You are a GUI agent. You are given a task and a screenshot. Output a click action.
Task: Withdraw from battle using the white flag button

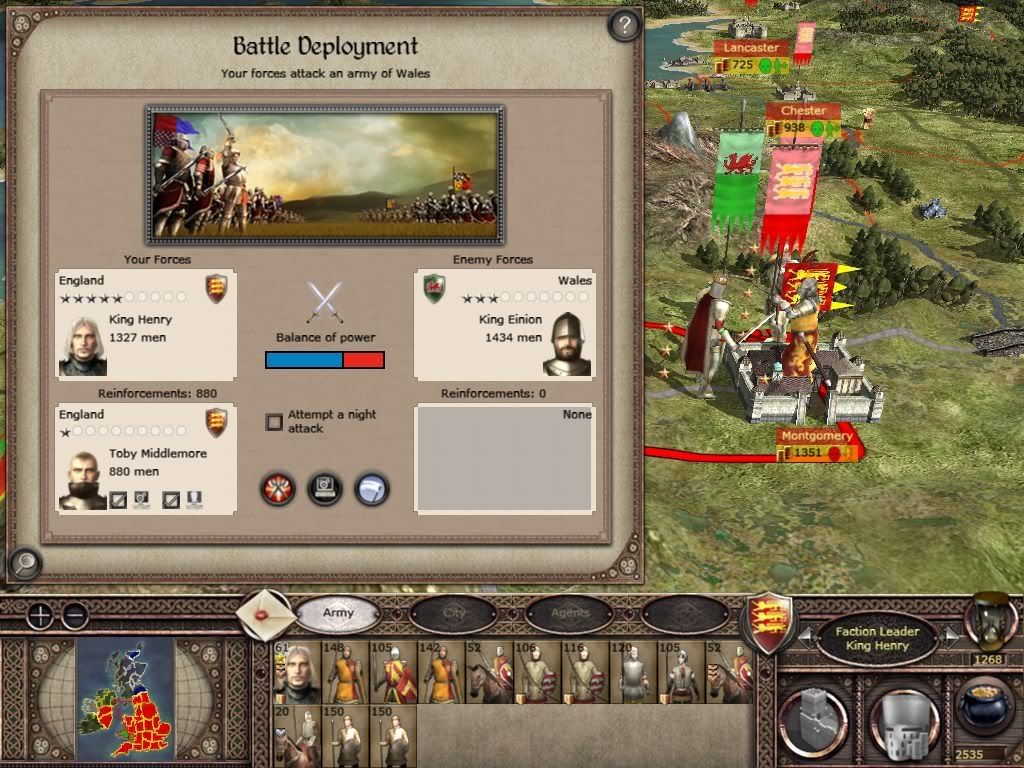(371, 489)
